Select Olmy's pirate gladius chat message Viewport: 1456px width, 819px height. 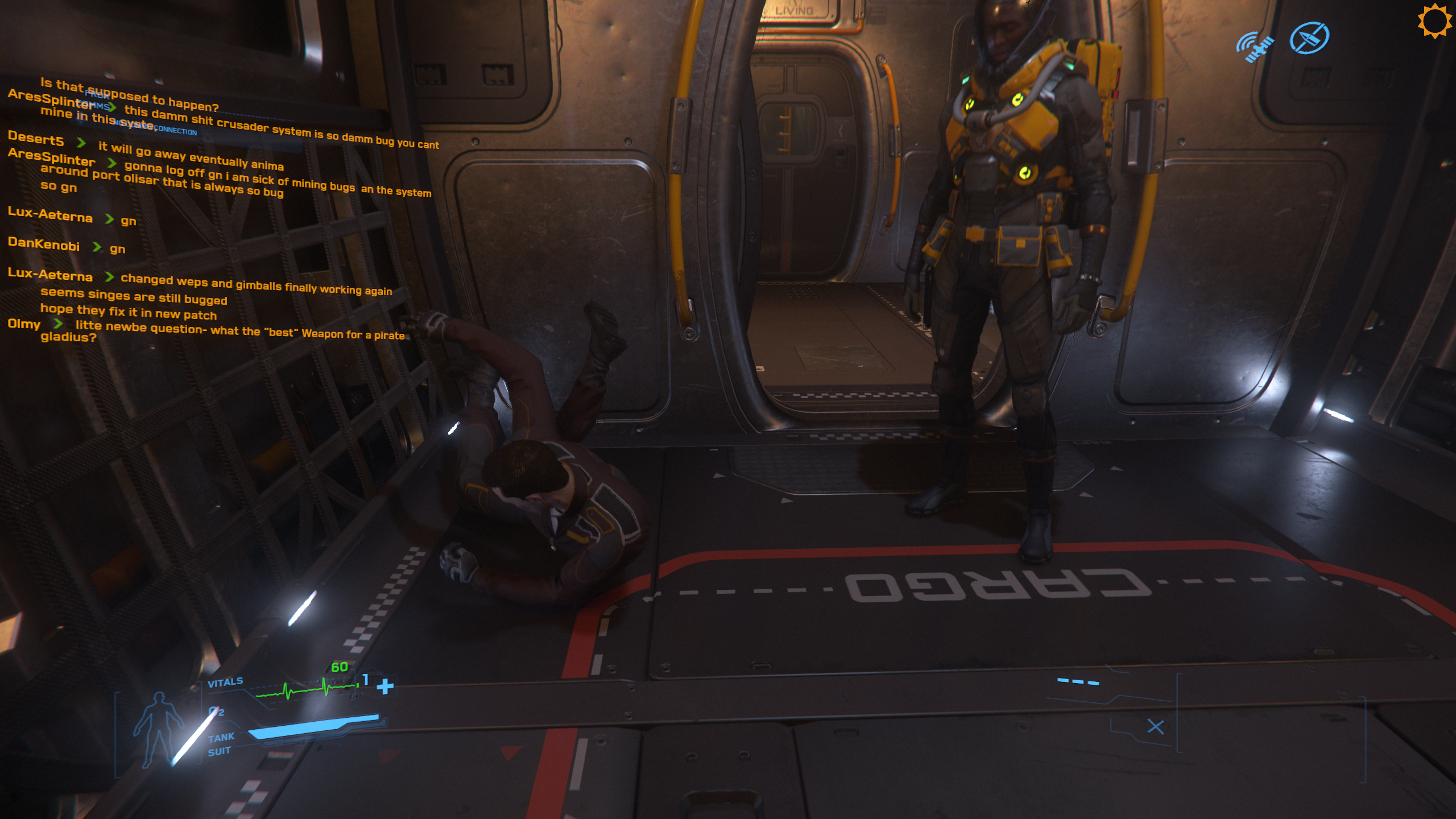239,330
